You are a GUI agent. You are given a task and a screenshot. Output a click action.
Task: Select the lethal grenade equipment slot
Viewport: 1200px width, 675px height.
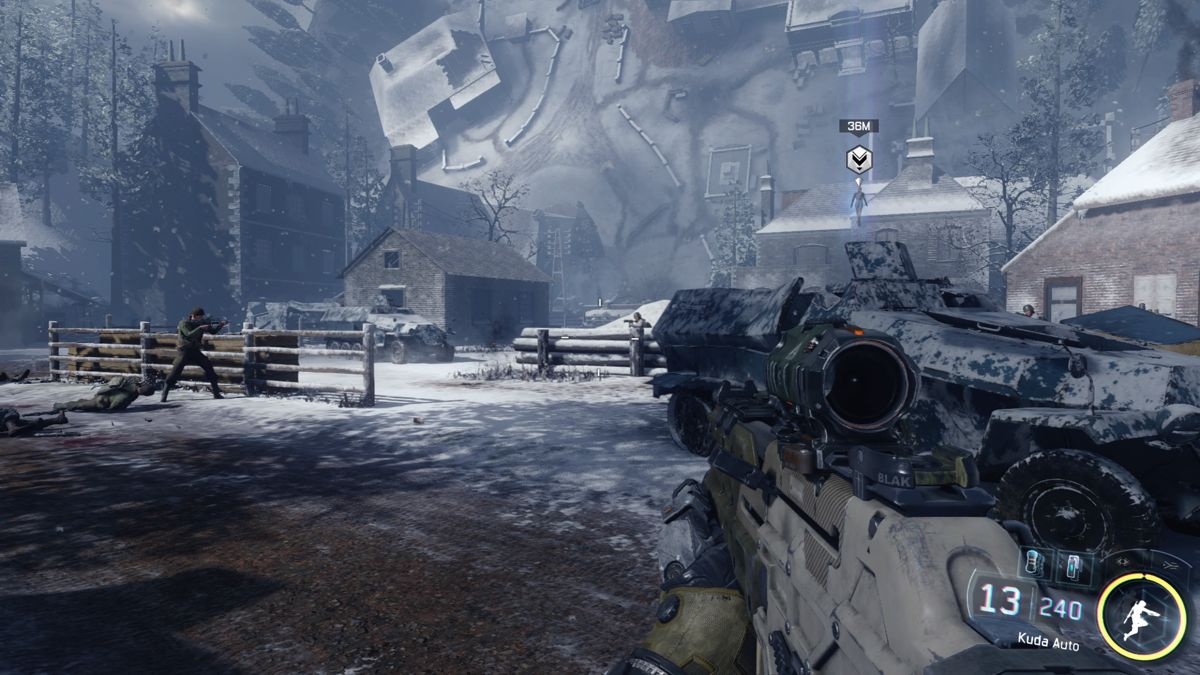coord(1031,565)
